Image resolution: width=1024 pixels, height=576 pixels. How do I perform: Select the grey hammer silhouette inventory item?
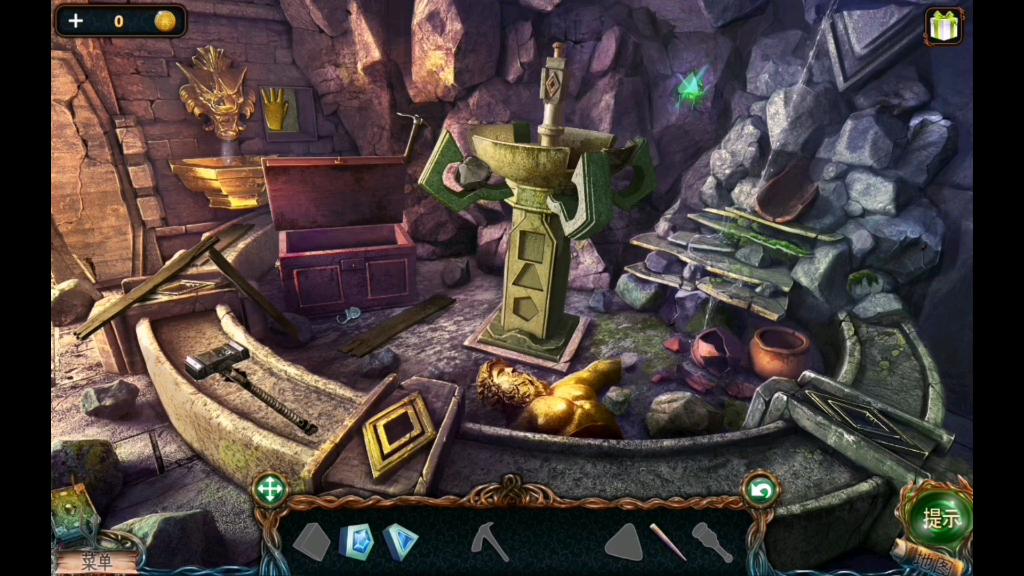point(712,541)
